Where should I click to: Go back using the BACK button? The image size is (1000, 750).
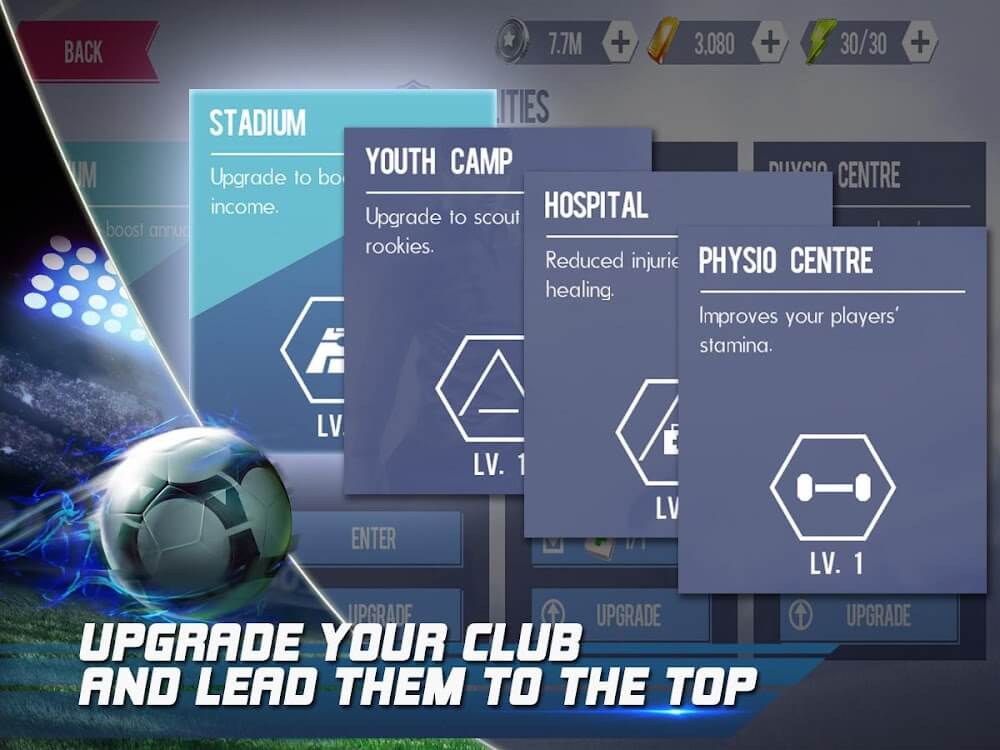84,52
